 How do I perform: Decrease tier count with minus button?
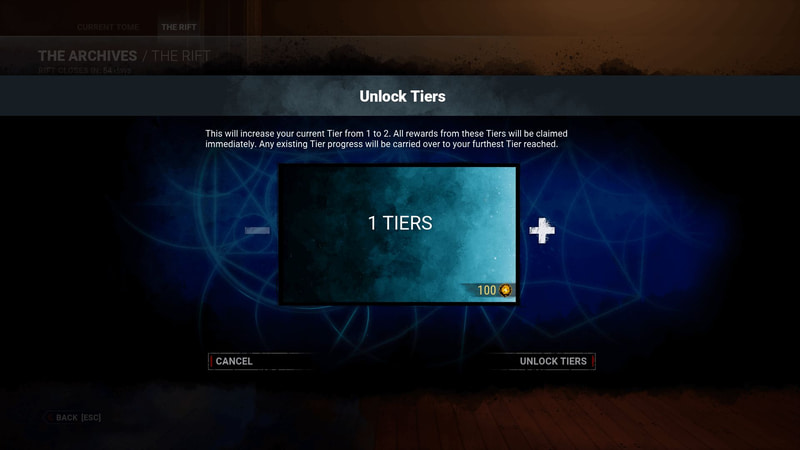(258, 231)
